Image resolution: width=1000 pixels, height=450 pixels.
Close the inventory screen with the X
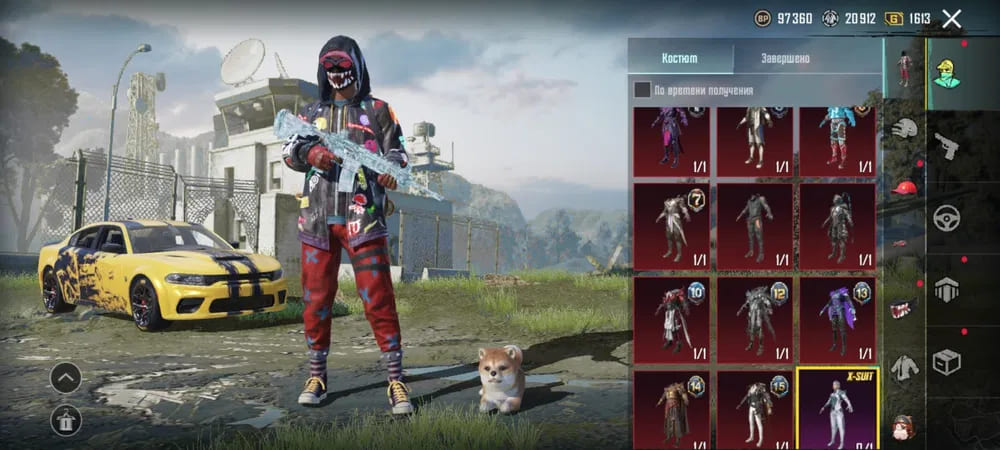pyautogui.click(x=952, y=18)
